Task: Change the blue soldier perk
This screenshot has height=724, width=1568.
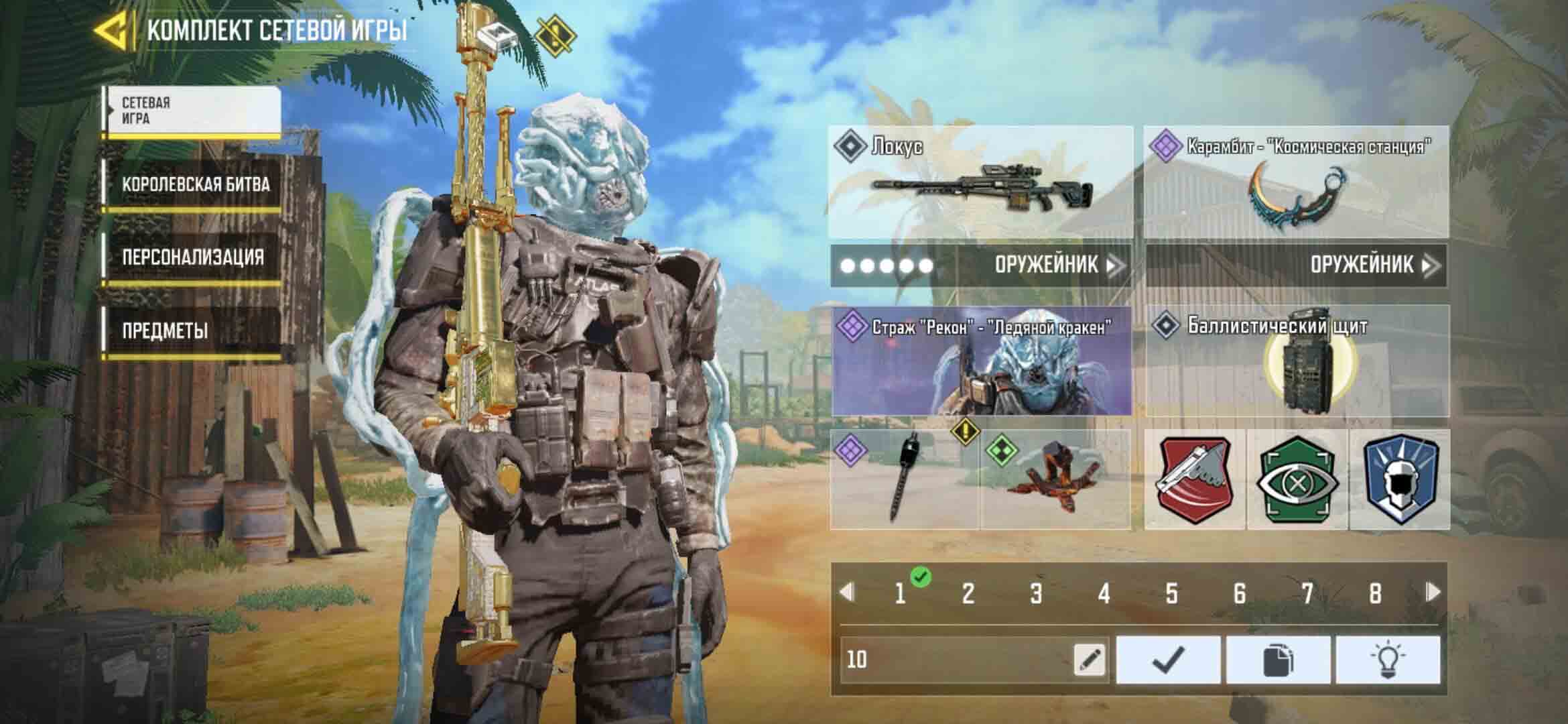Action: pyautogui.click(x=1399, y=480)
